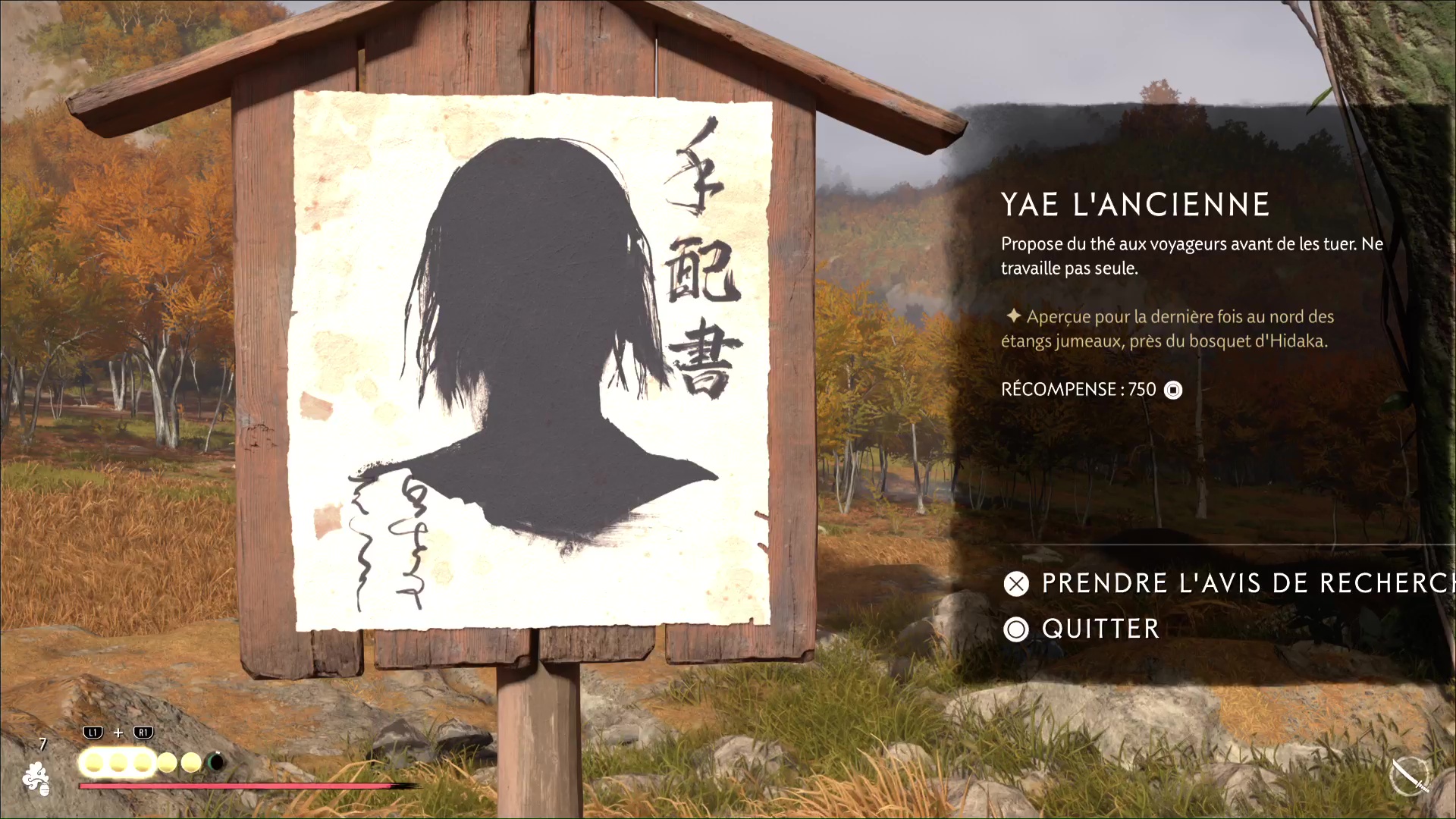
Task: Click the L1 button prompt icon
Action: 93,733
